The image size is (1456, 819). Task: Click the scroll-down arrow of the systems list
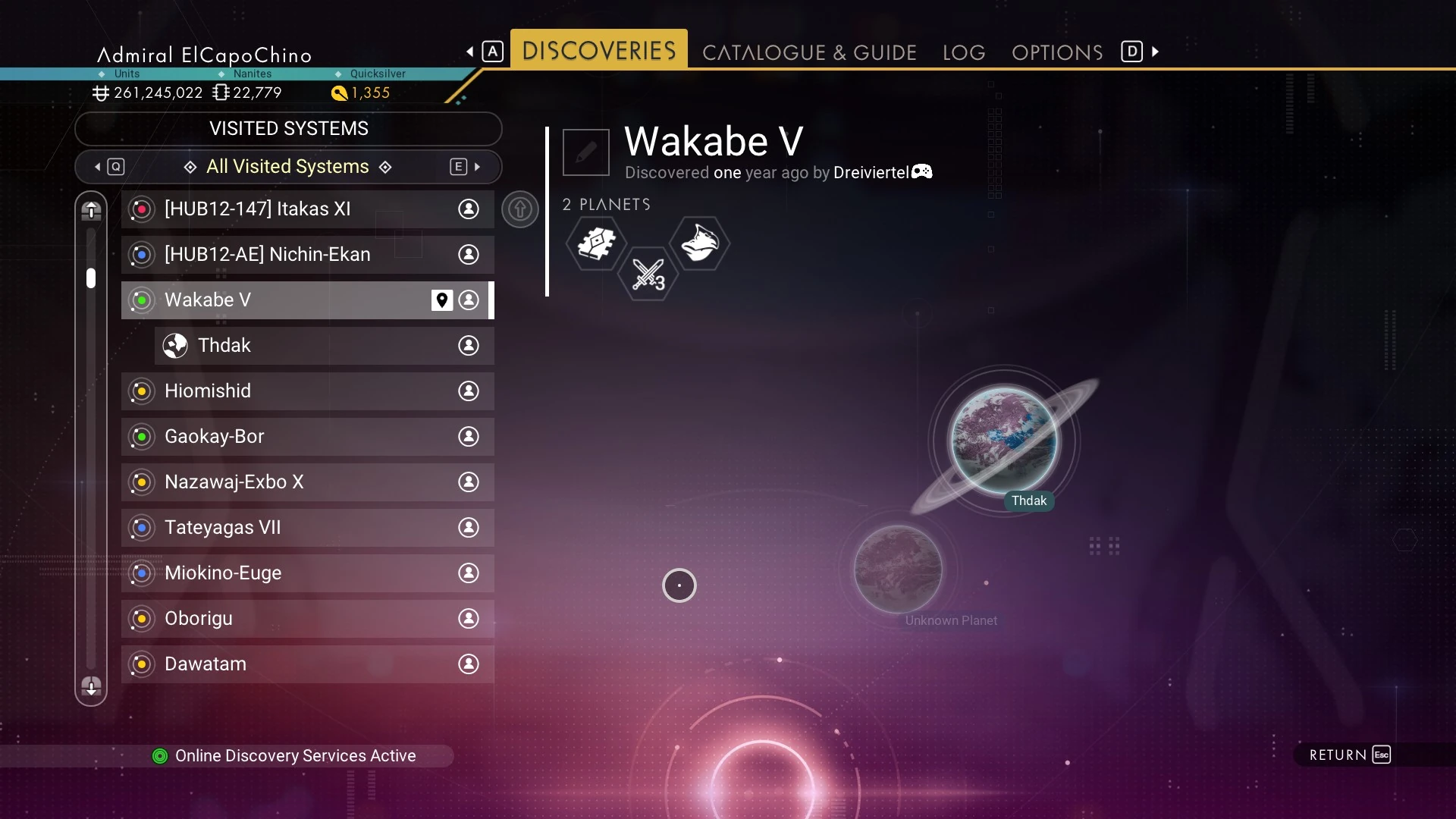91,687
